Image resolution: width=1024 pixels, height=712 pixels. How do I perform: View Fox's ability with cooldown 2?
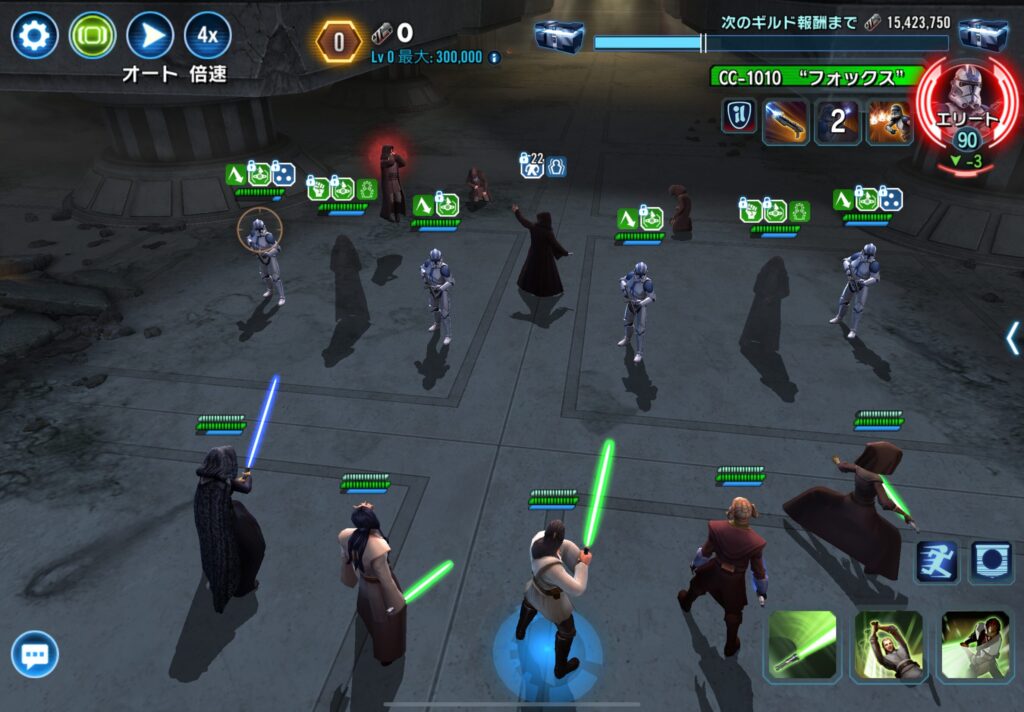tap(837, 122)
